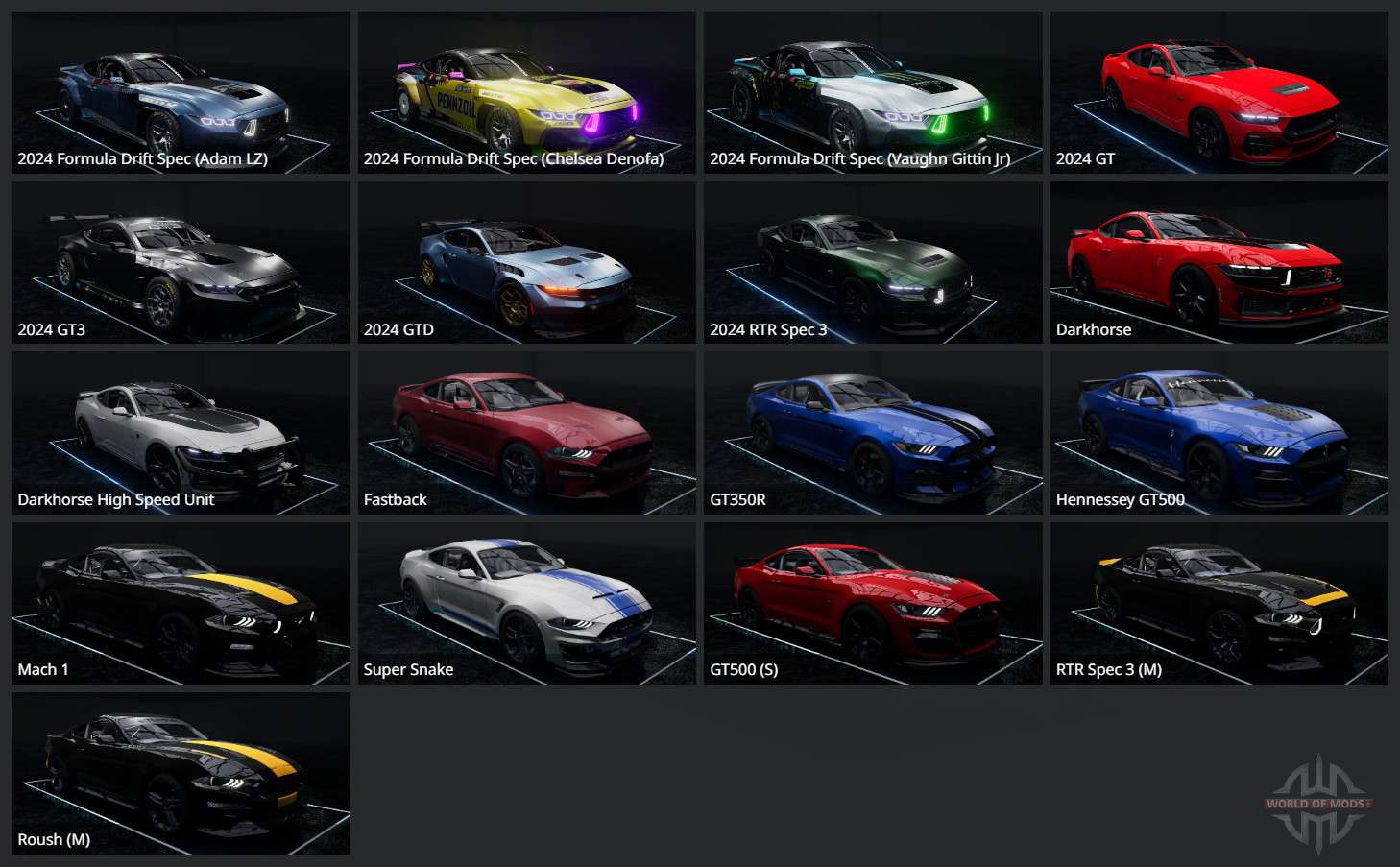The image size is (1400, 867).
Task: Pick the Vaughn Gittin Jr drift spec
Action: coord(873,93)
